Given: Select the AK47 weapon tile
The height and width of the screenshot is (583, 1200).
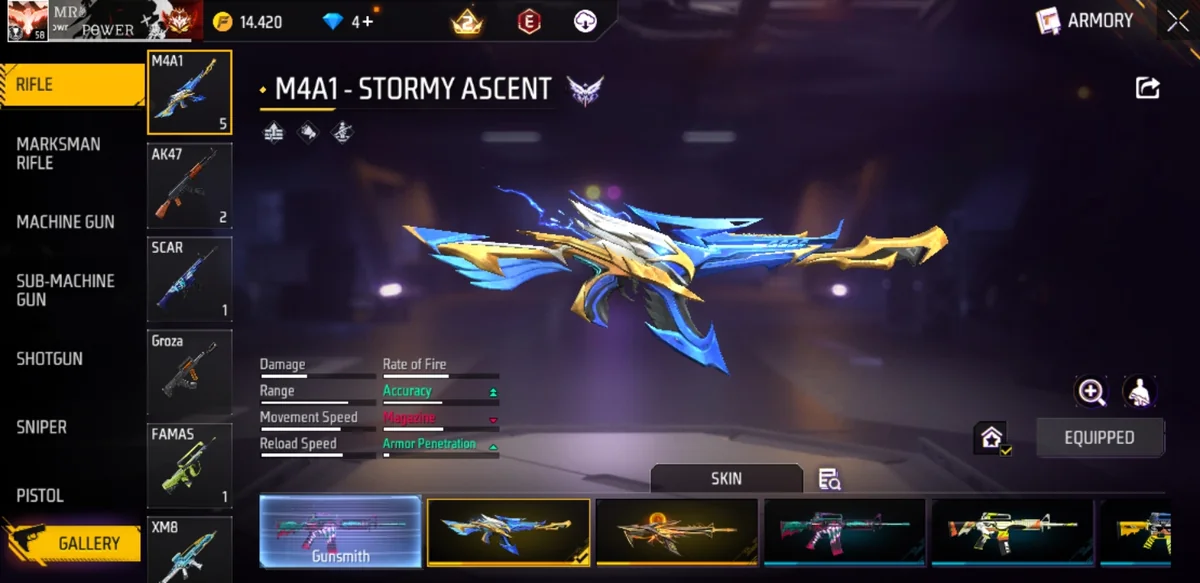Looking at the screenshot, I should tap(189, 186).
